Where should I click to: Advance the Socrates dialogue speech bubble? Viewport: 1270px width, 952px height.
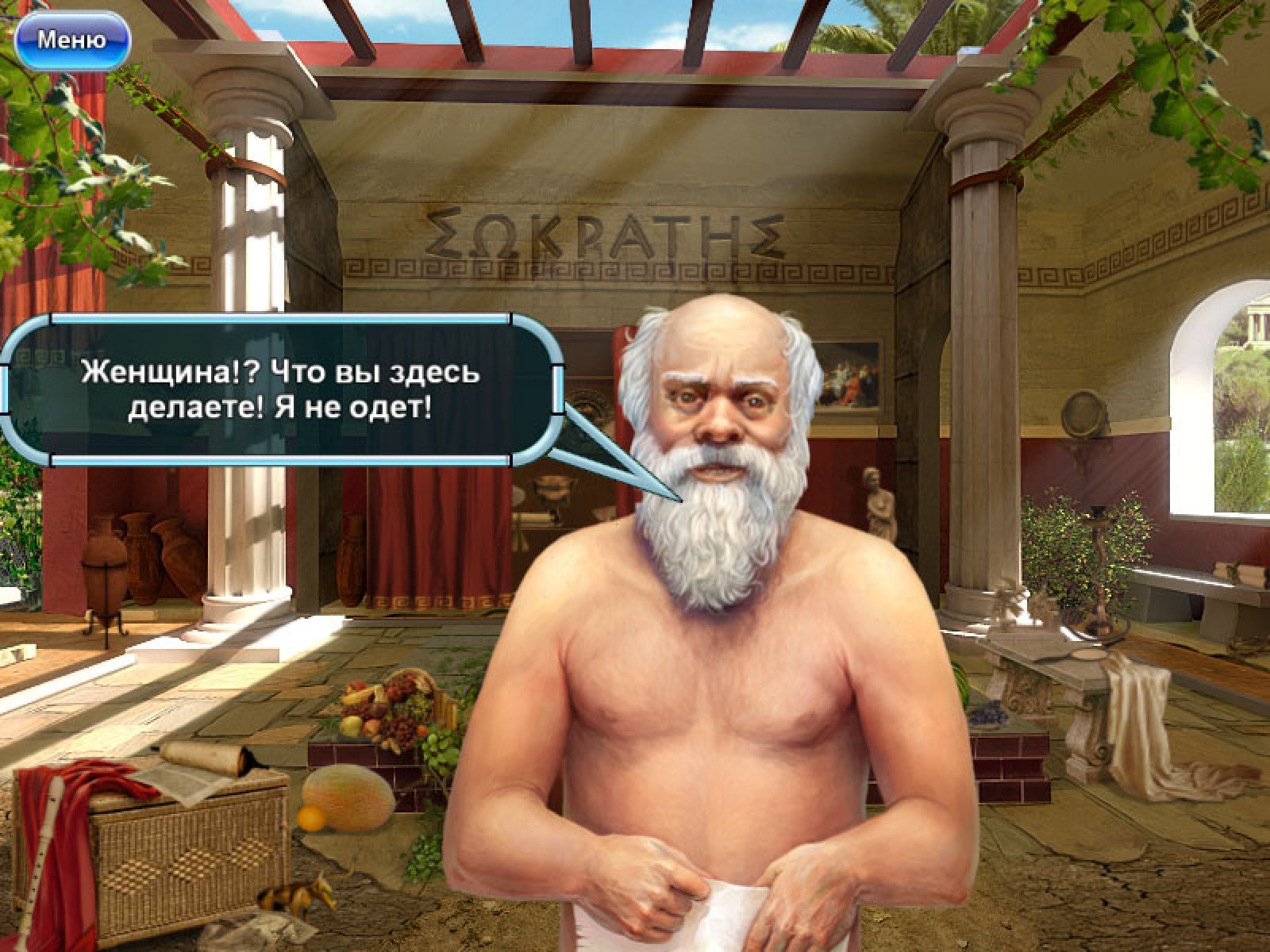coord(281,390)
